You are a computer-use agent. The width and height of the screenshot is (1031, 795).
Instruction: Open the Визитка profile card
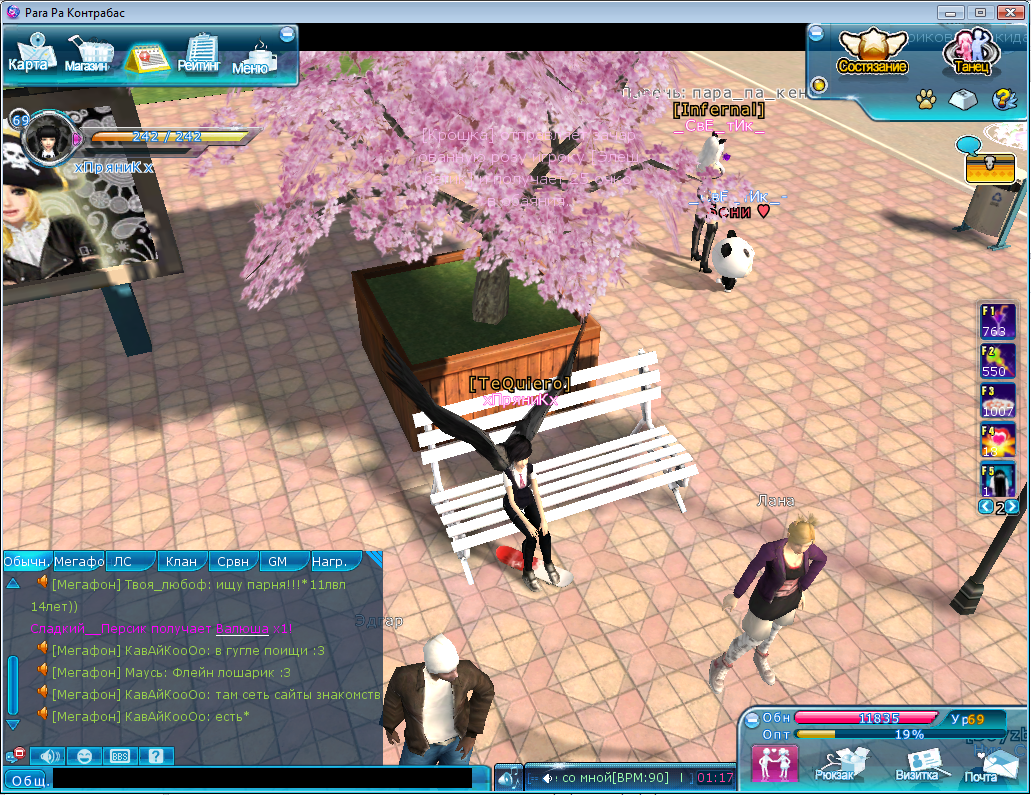(916, 764)
